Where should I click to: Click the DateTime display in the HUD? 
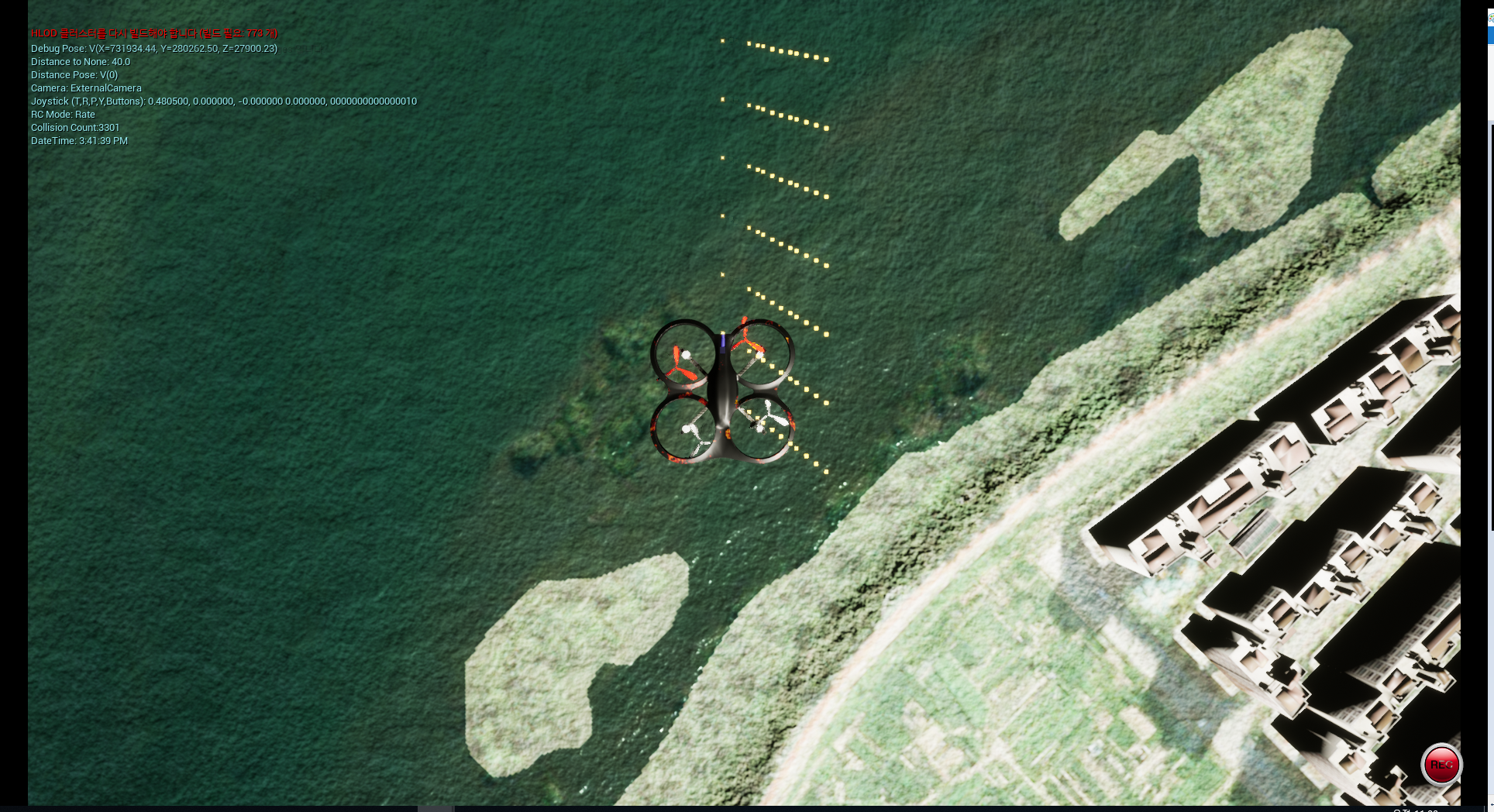click(x=79, y=140)
